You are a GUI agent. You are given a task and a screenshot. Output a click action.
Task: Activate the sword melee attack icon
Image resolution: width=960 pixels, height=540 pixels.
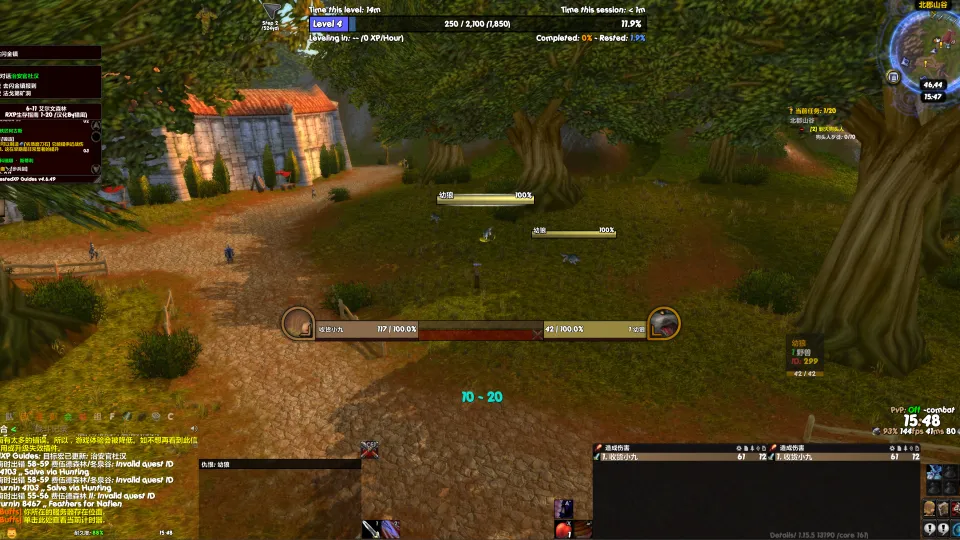[x=374, y=529]
